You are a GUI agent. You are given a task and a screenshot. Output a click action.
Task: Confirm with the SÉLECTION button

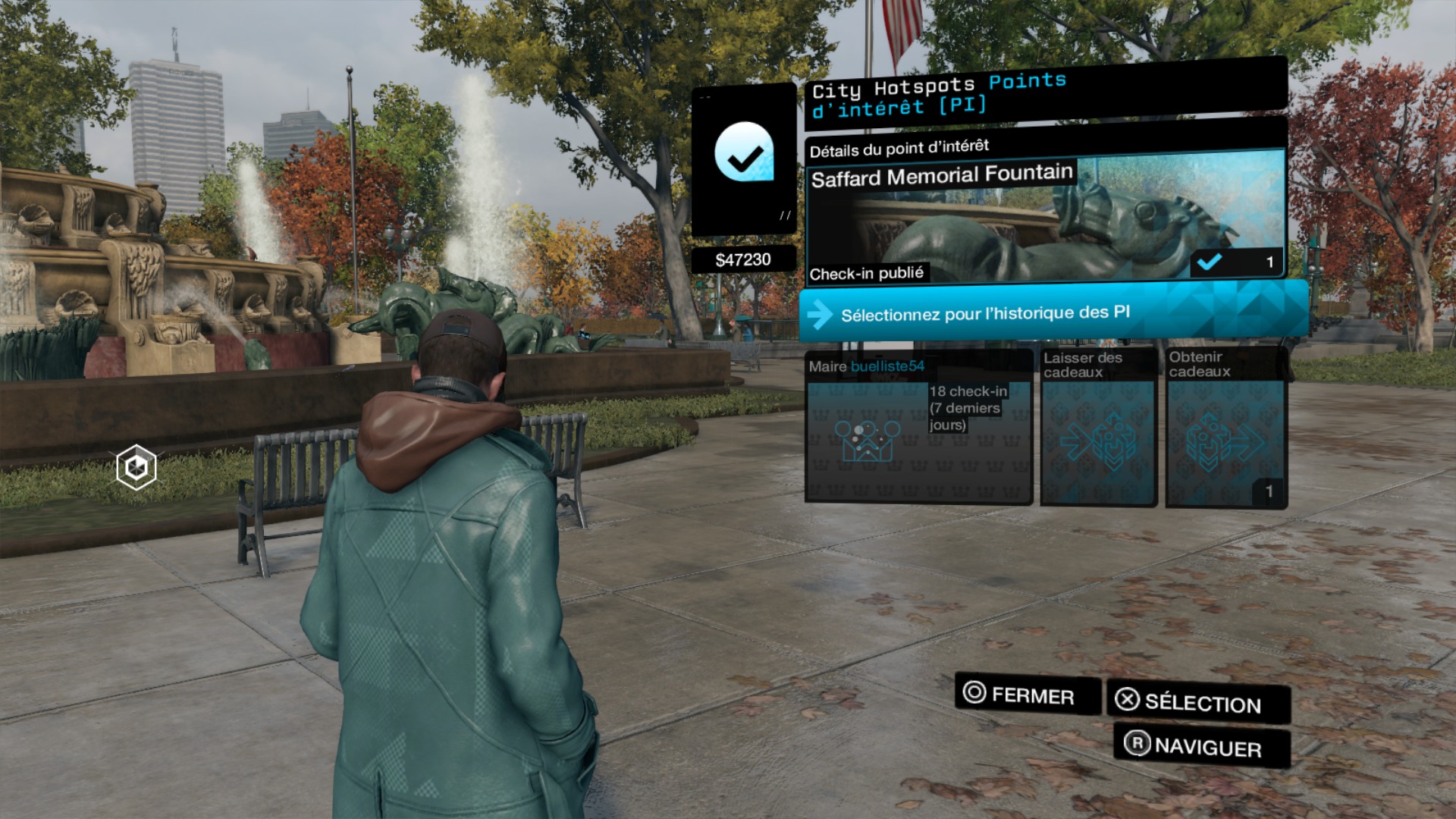[x=1198, y=702]
